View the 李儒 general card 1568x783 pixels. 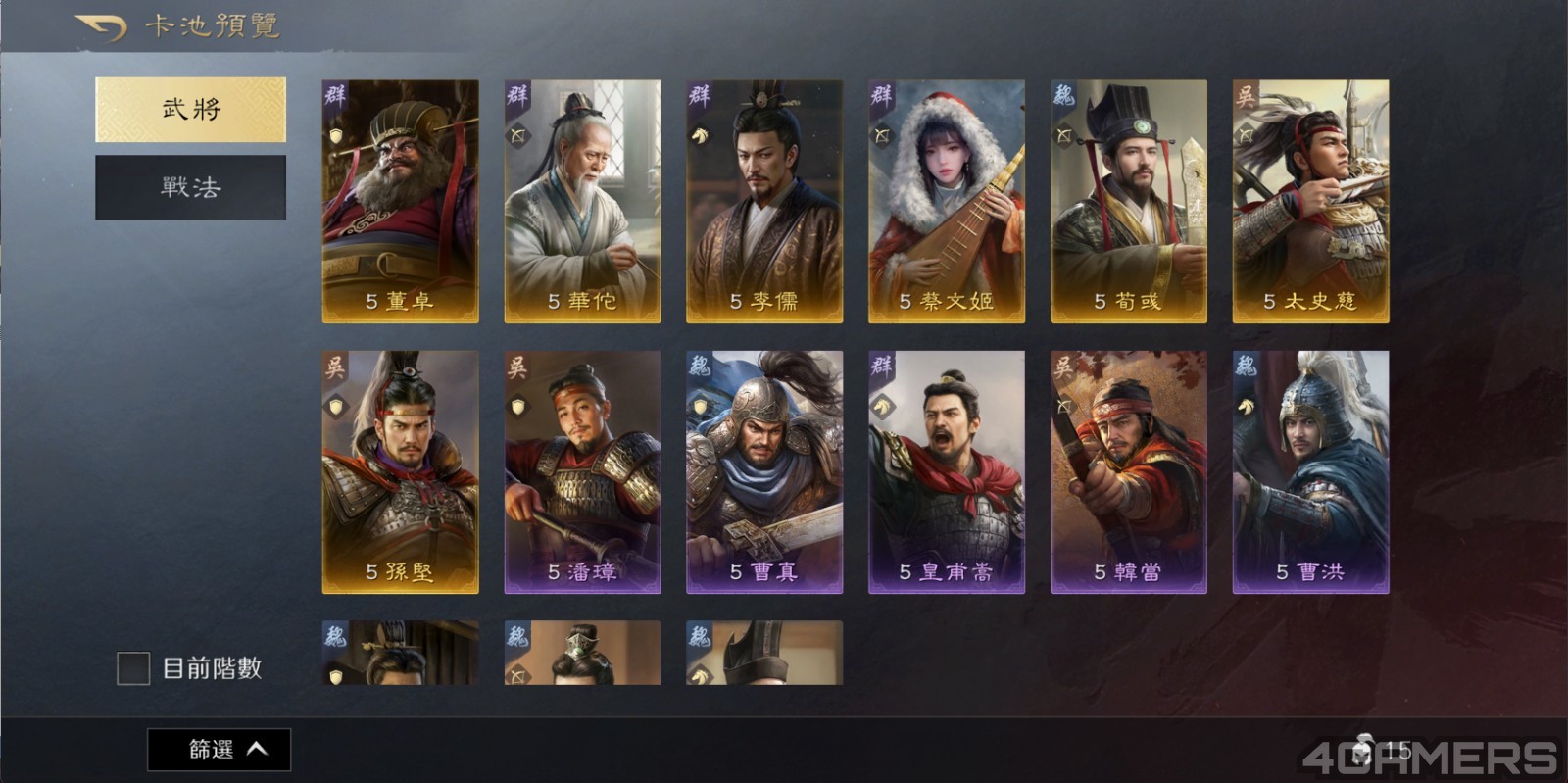pyautogui.click(x=764, y=201)
